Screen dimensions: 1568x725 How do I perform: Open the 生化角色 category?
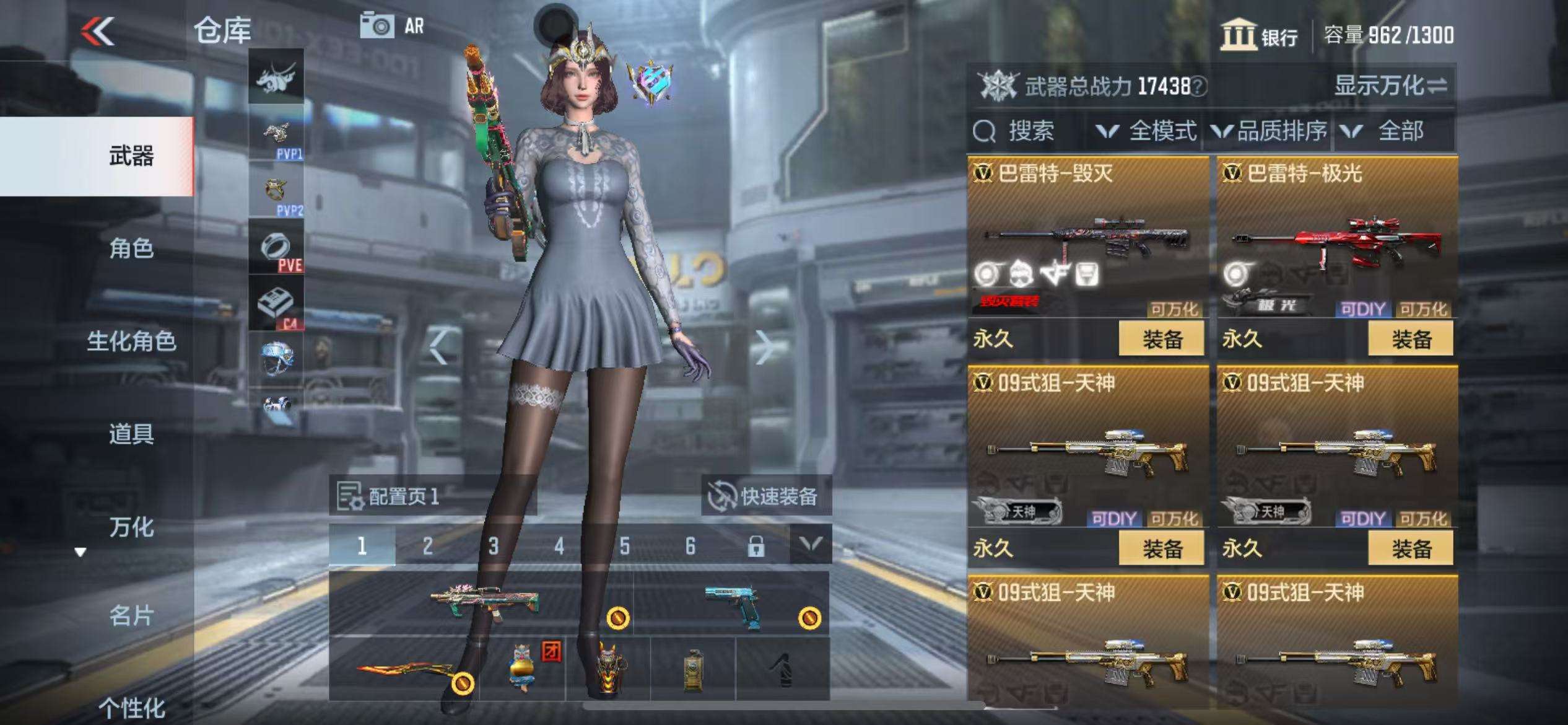click(131, 341)
